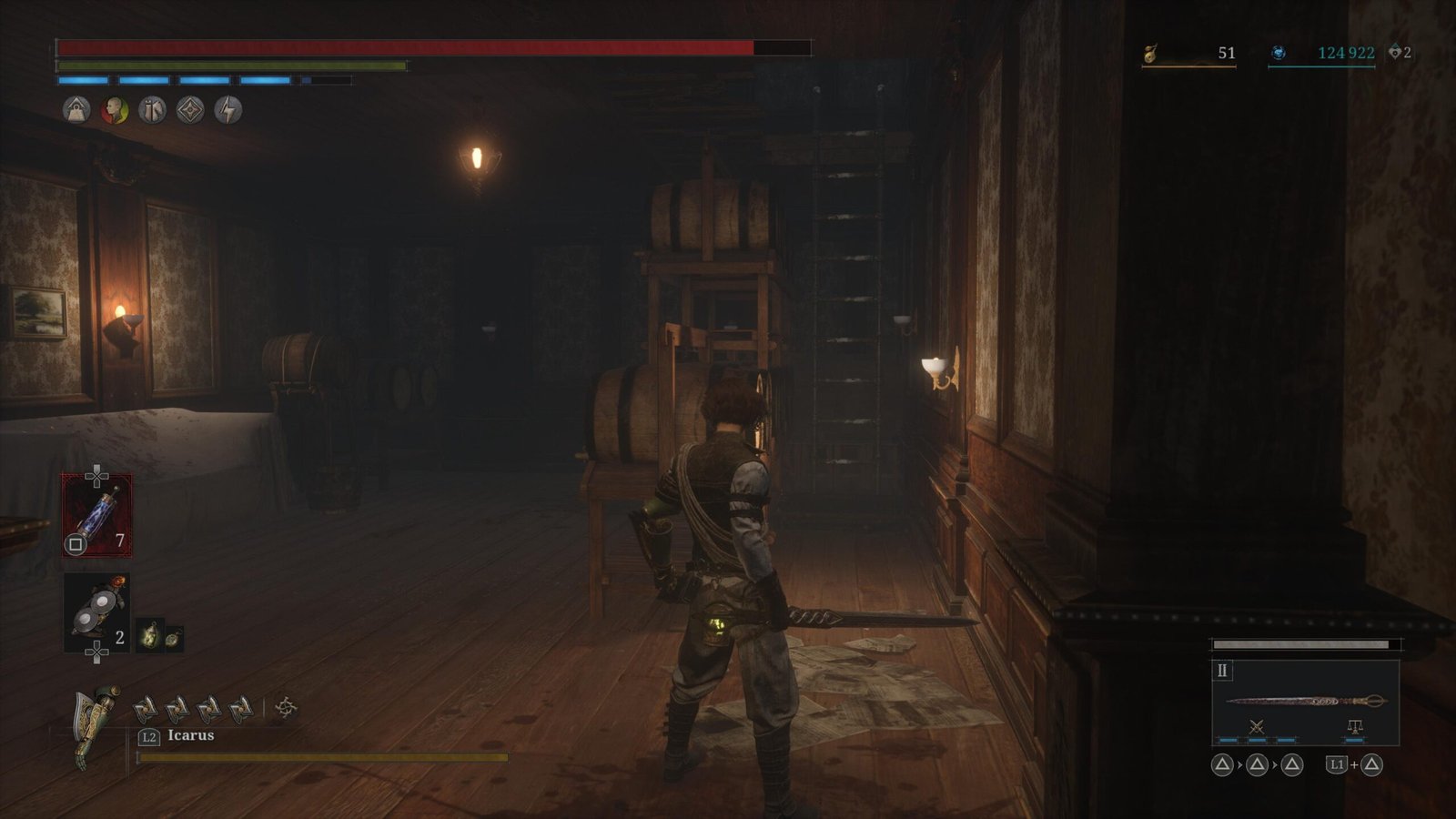Click the balance scales Fable Art icon
1456x819 pixels.
(x=1354, y=727)
